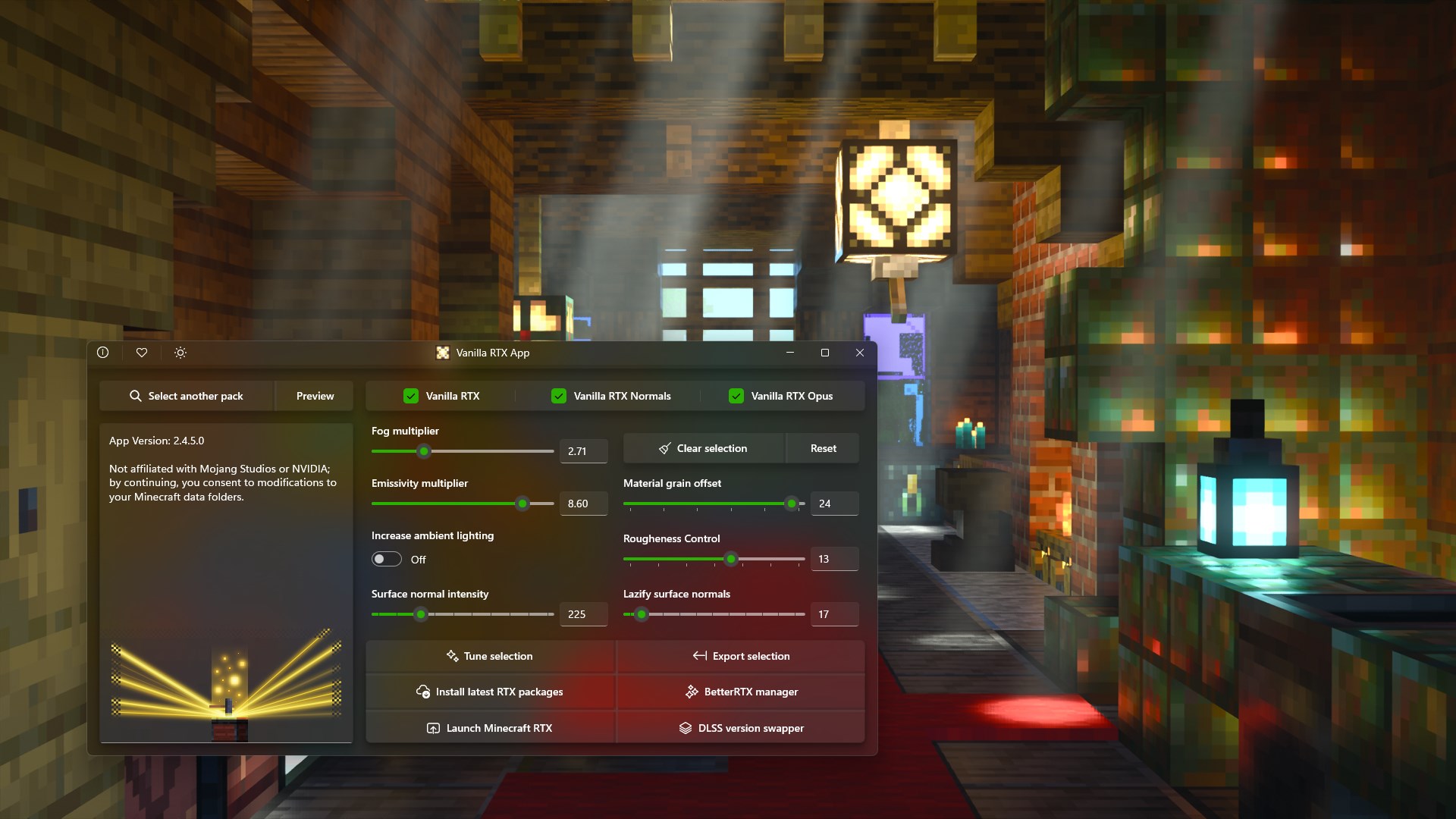Uncheck the Vanilla RTX checkbox
This screenshot has height=819, width=1456.
tap(410, 395)
